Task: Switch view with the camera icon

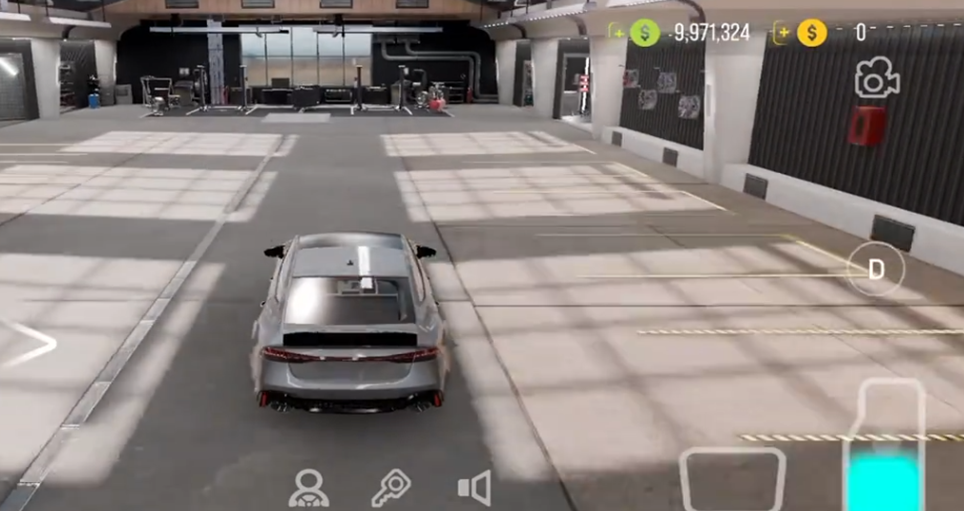Action: 875,79
